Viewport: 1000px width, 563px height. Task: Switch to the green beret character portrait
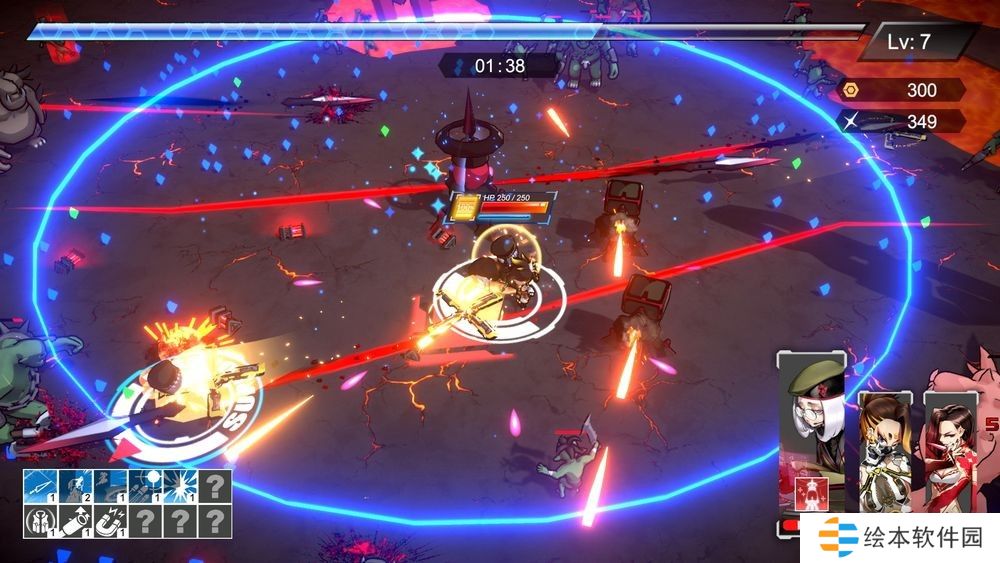pyautogui.click(x=811, y=410)
